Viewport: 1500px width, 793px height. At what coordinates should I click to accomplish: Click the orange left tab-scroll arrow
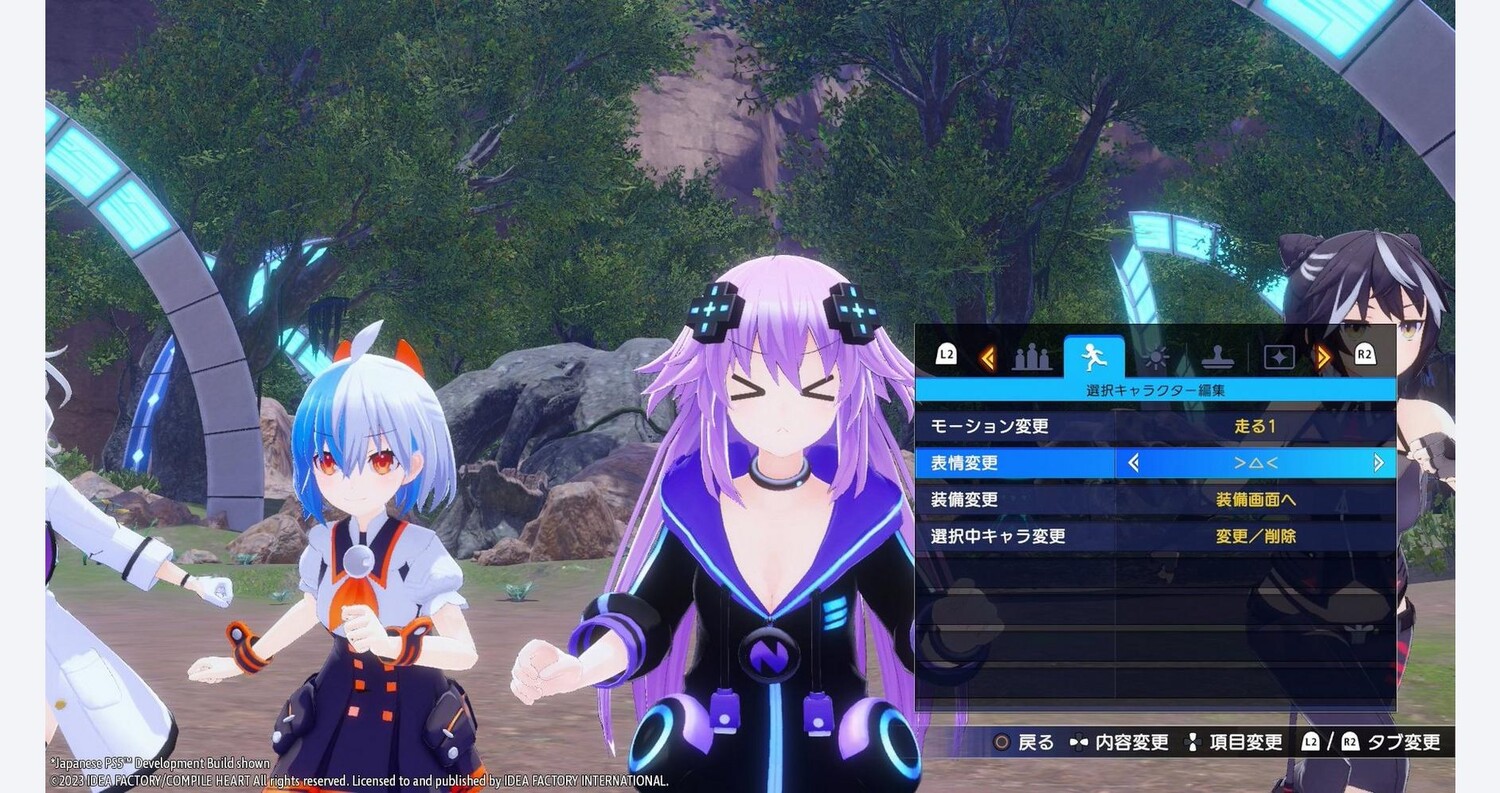(x=988, y=357)
